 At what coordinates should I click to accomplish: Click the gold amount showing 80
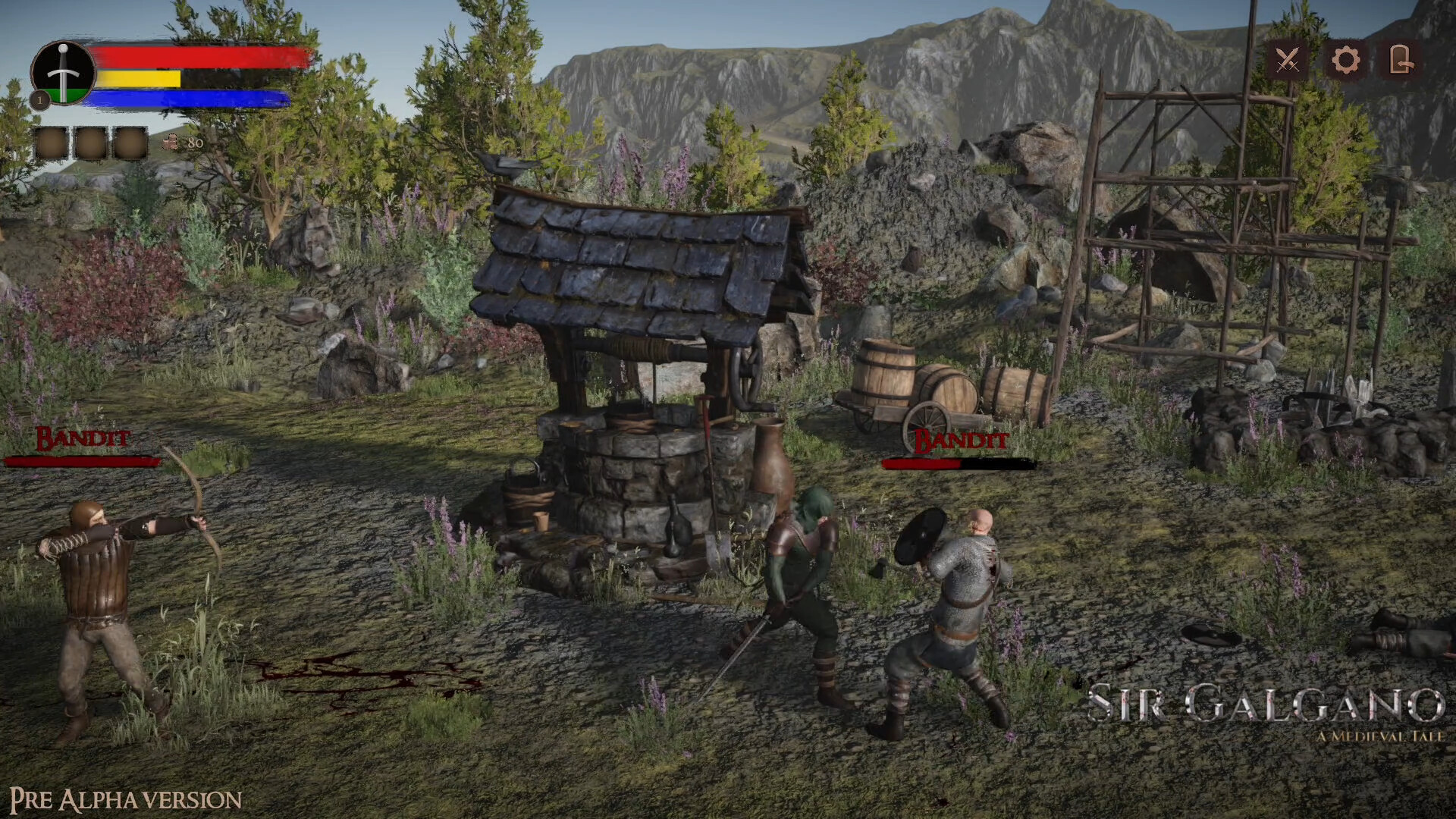click(195, 142)
